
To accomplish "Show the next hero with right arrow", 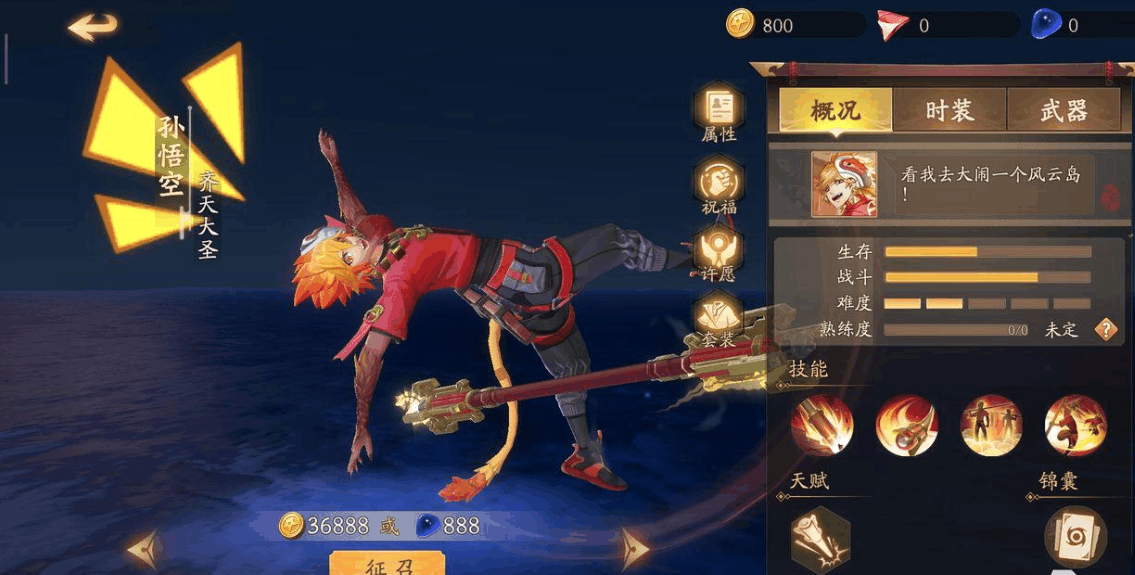I will pyautogui.click(x=633, y=547).
